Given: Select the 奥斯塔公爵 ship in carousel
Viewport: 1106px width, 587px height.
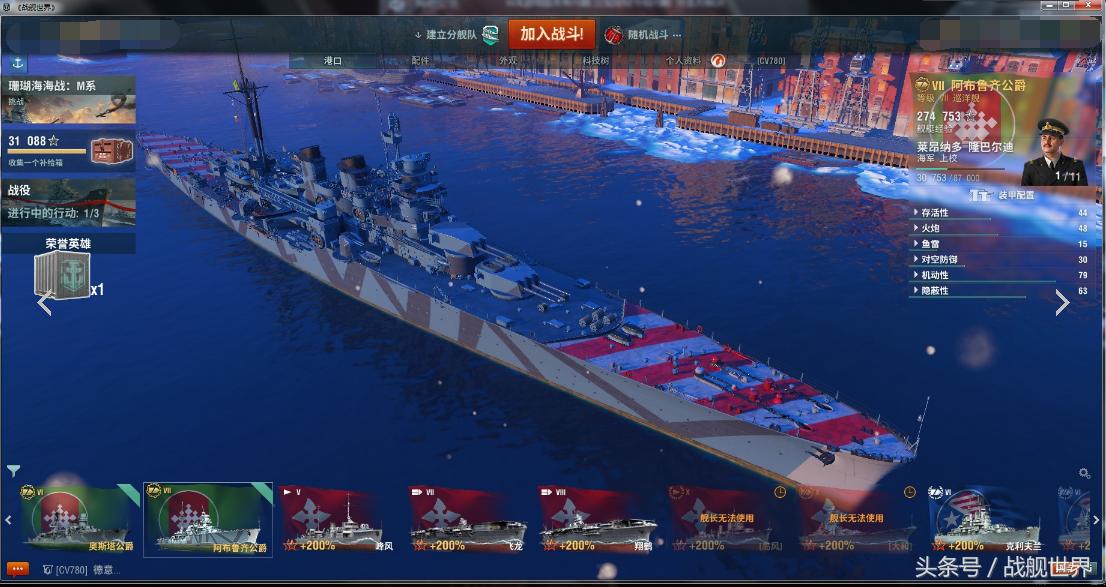Looking at the screenshot, I should click(81, 520).
